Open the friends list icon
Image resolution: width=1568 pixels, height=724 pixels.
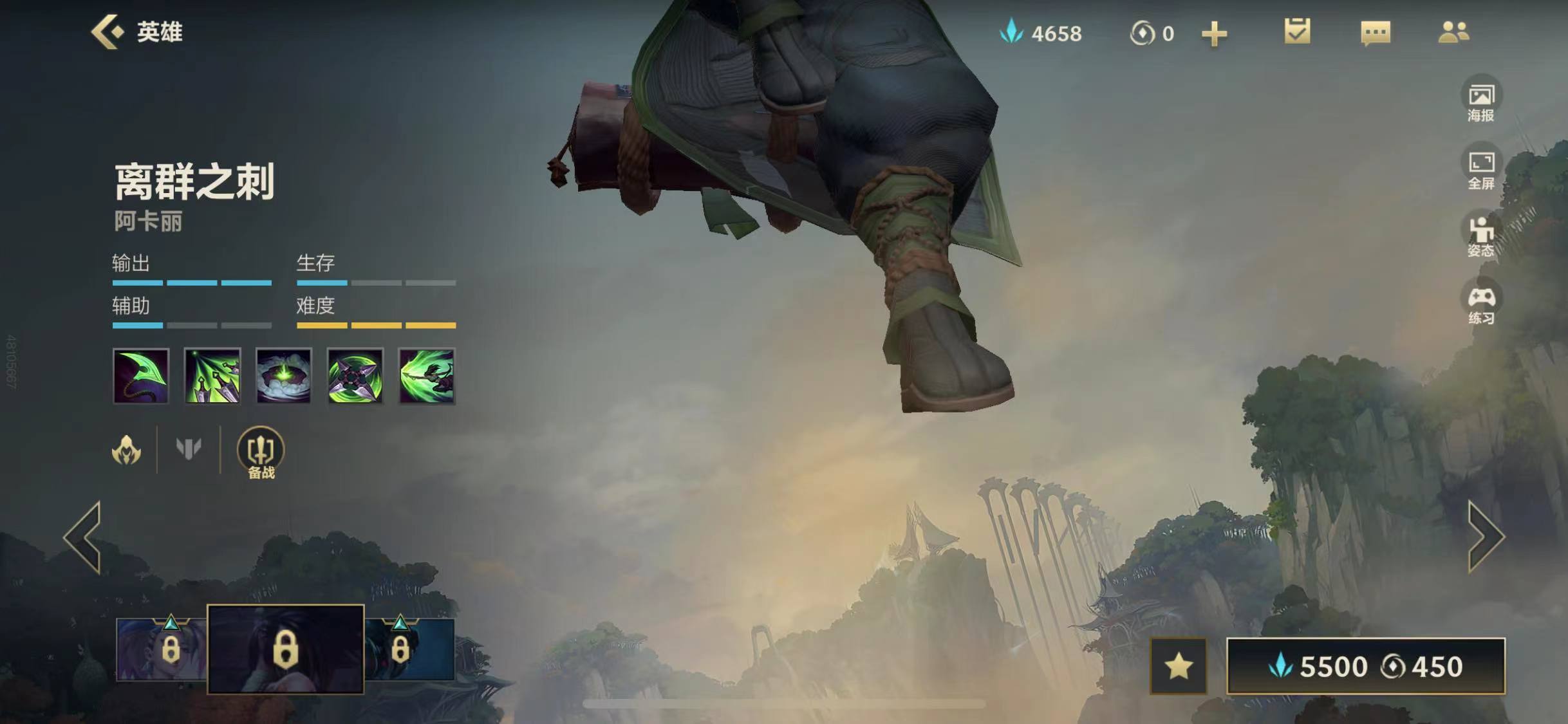(1453, 32)
